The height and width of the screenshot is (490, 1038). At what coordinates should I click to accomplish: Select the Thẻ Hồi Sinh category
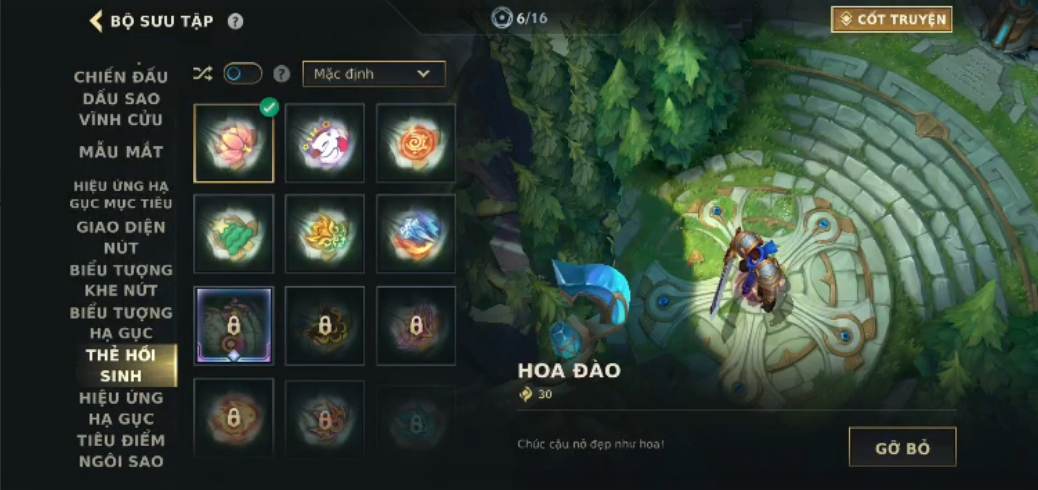click(x=121, y=366)
